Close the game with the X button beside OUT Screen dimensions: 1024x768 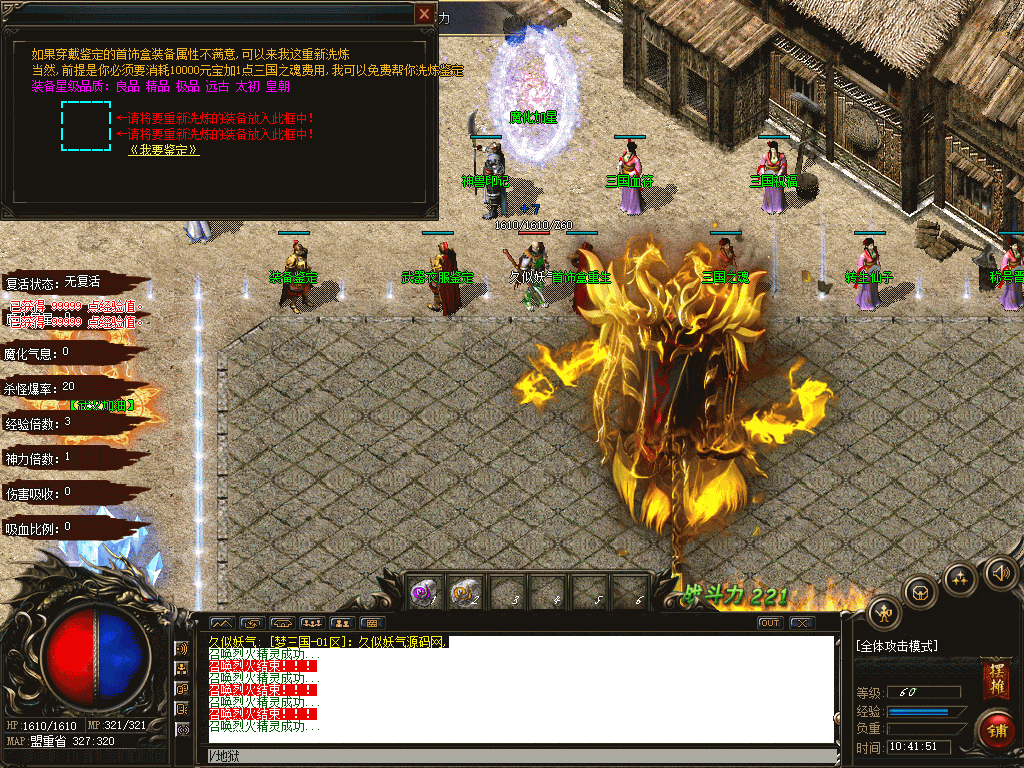[801, 623]
